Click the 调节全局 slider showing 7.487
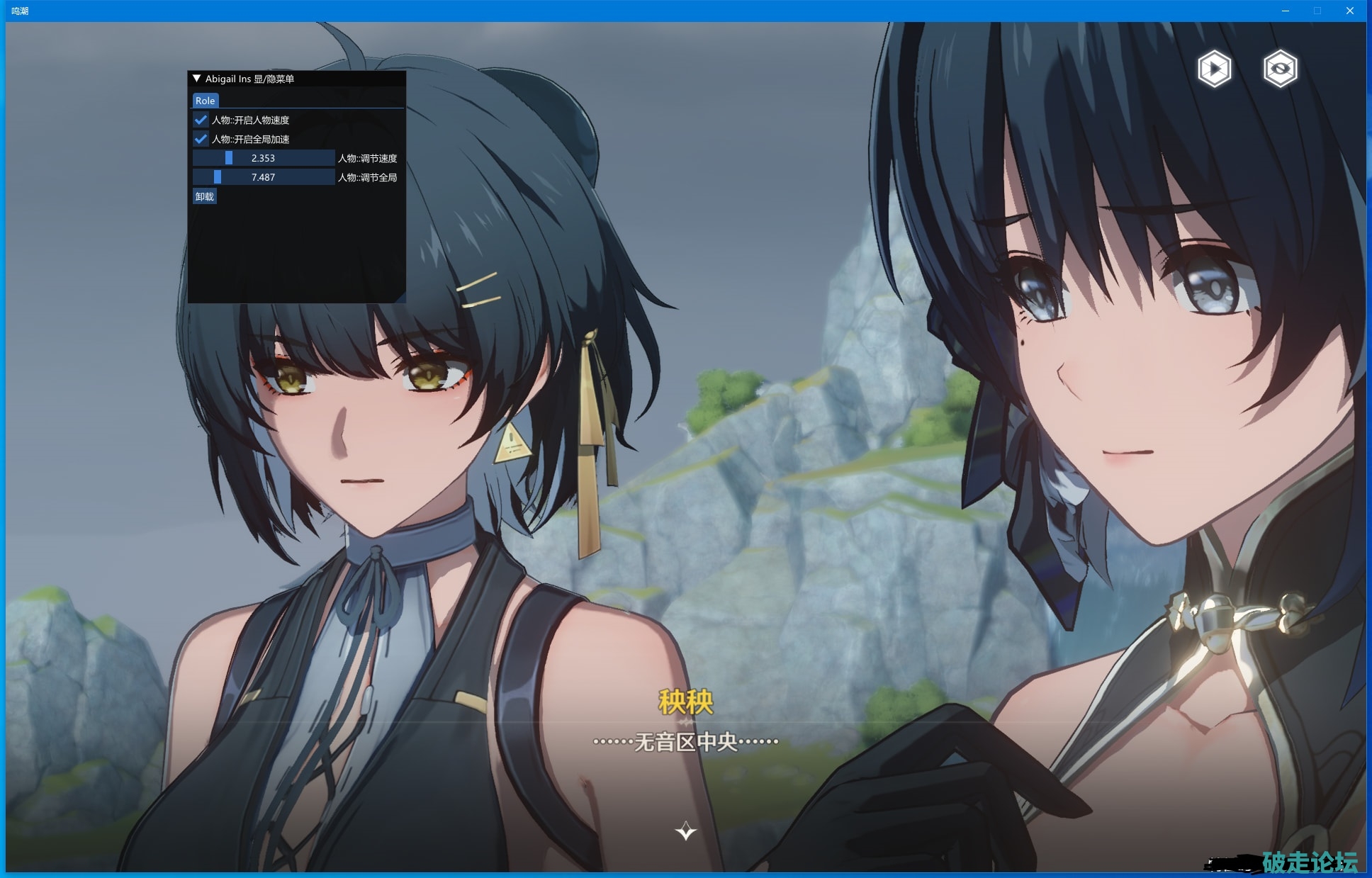This screenshot has width=1372, height=878. coord(263,177)
